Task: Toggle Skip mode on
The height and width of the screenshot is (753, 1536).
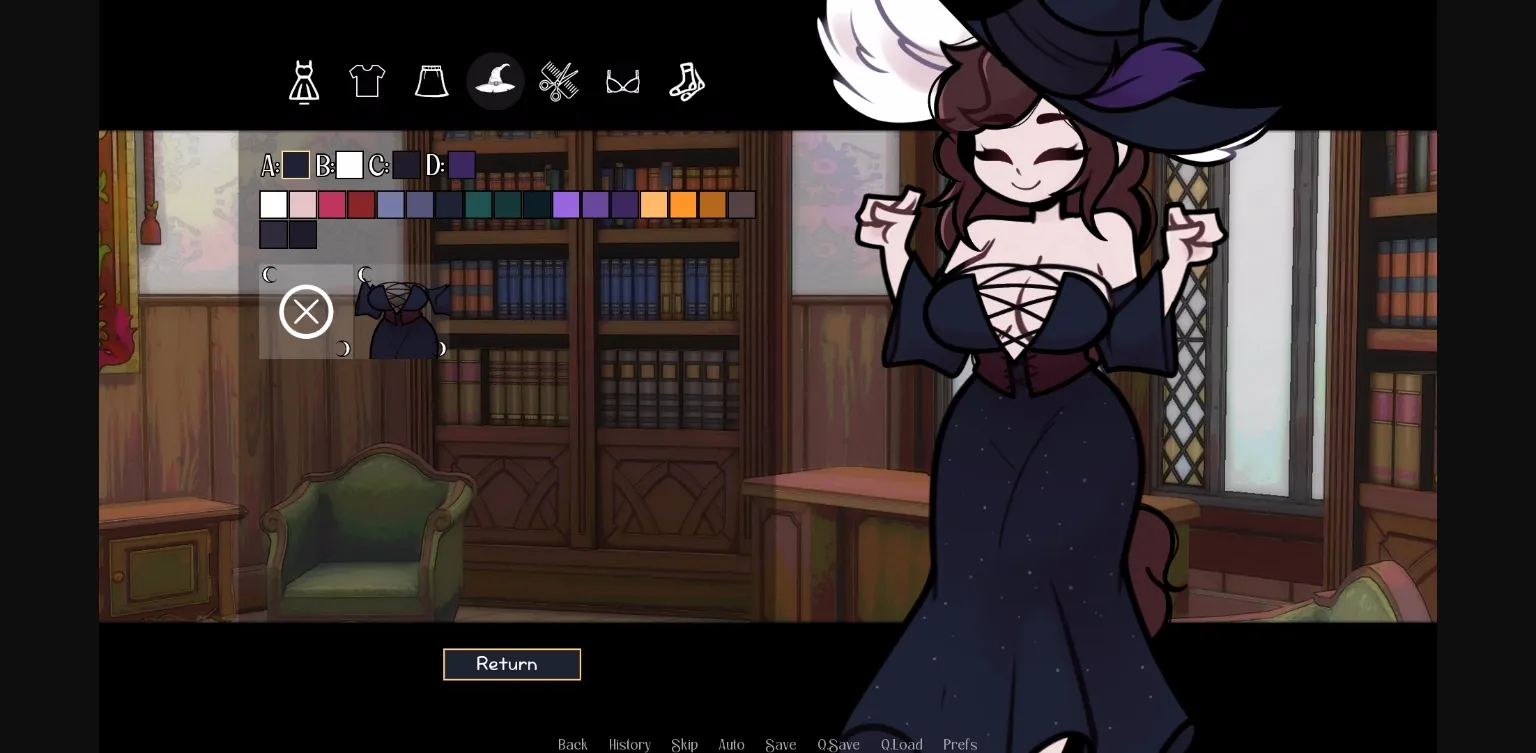Action: click(x=684, y=744)
